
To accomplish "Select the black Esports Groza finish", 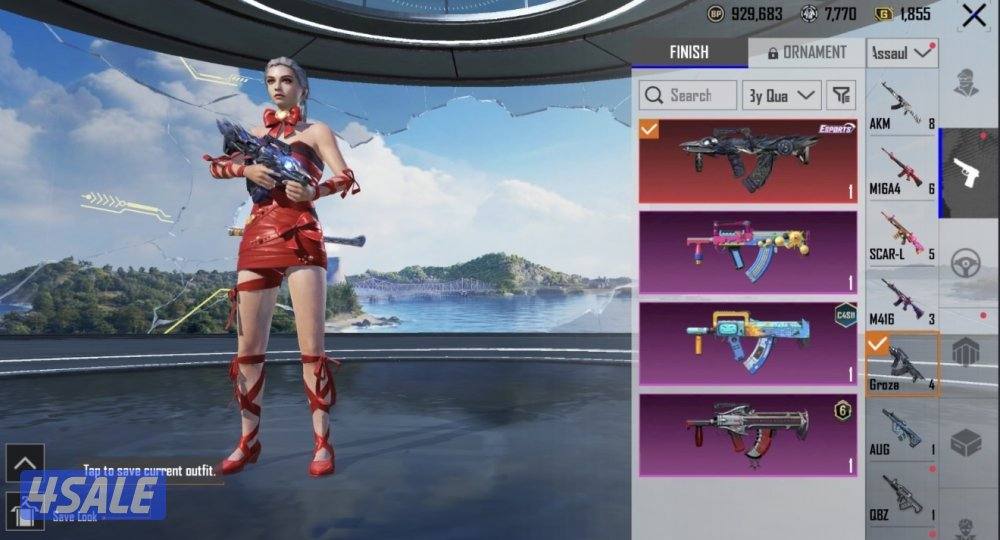I will (x=748, y=161).
